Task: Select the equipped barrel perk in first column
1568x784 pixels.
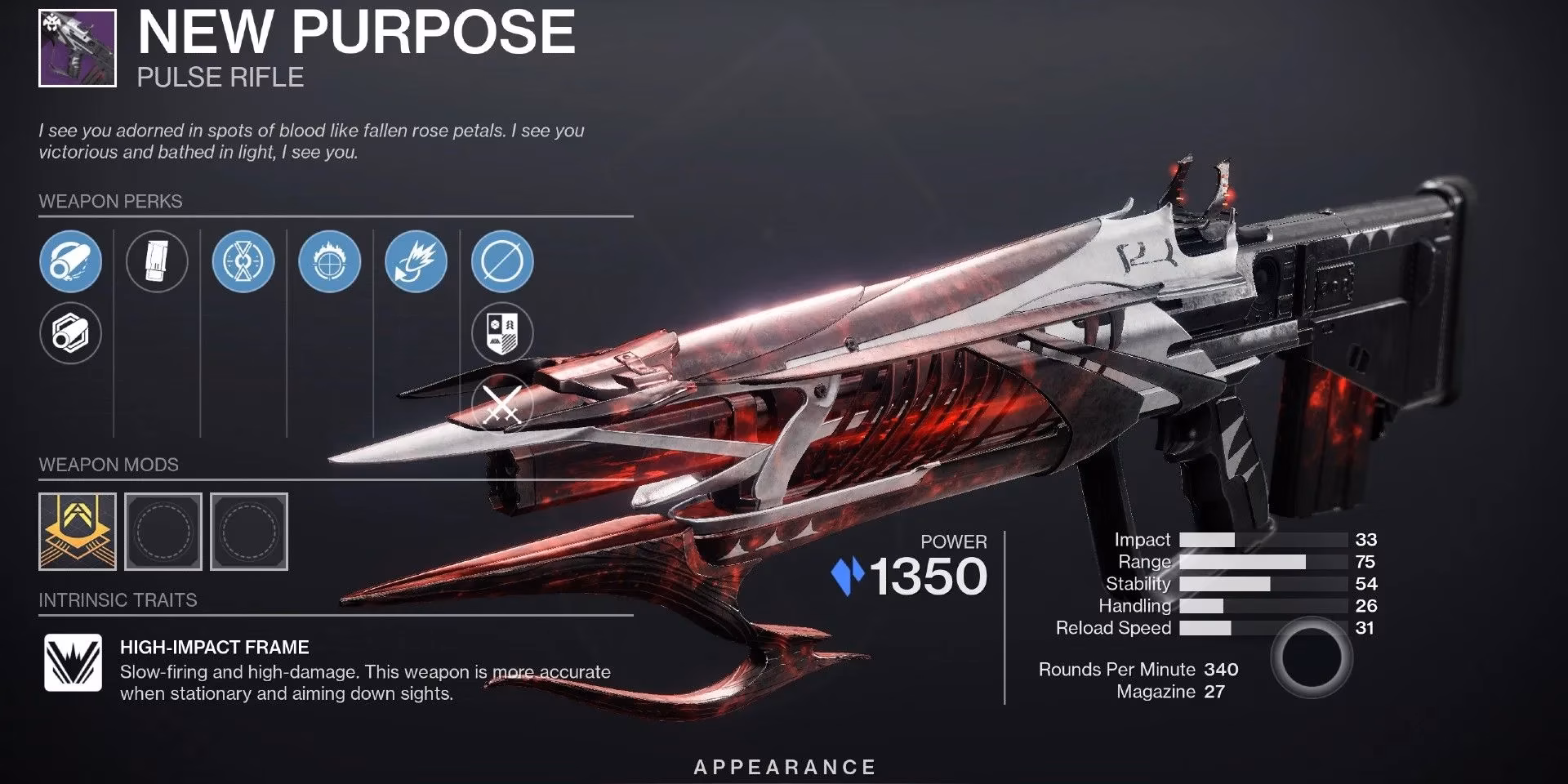Action: click(x=70, y=261)
